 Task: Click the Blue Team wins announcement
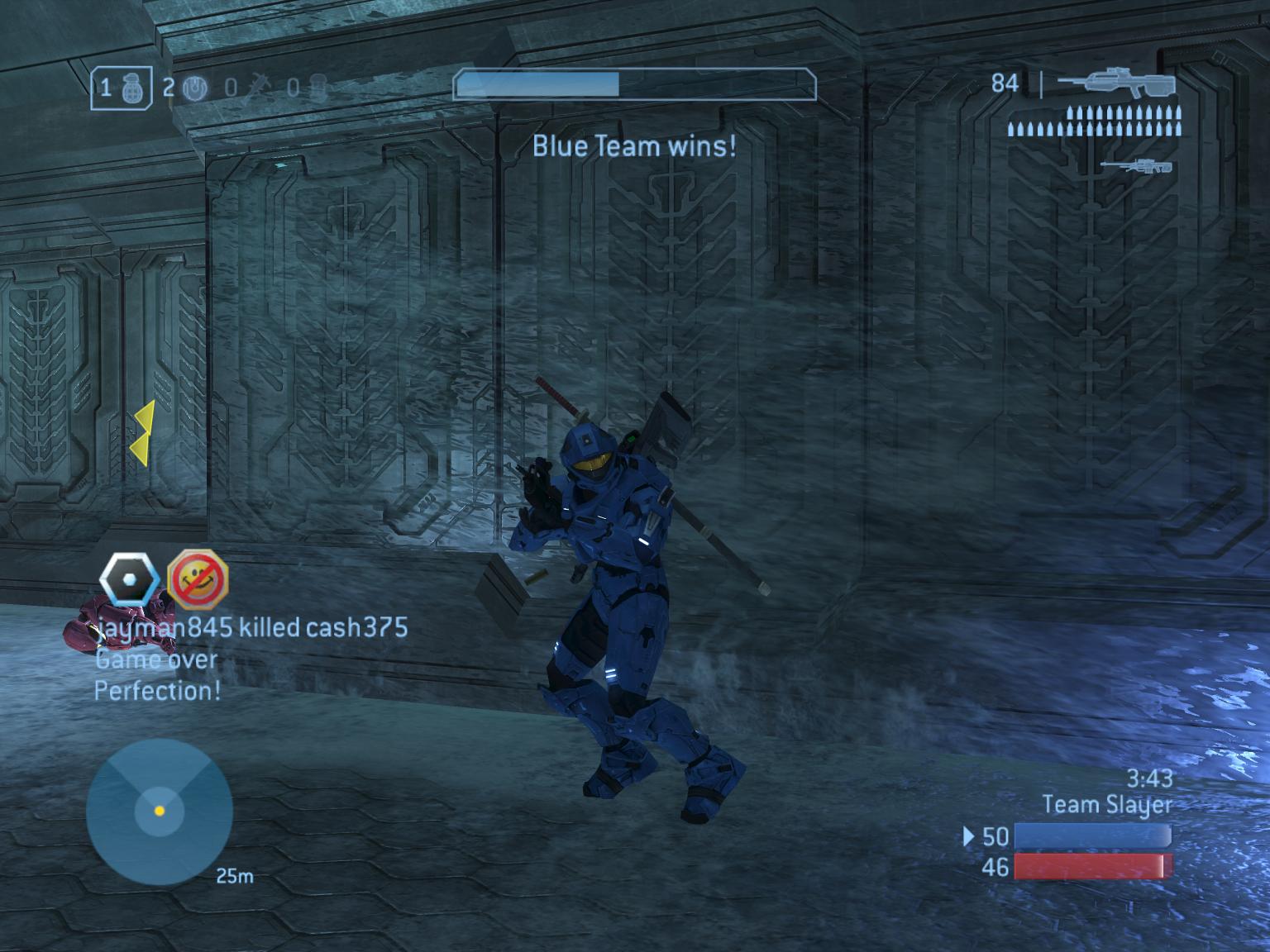pyautogui.click(x=634, y=146)
